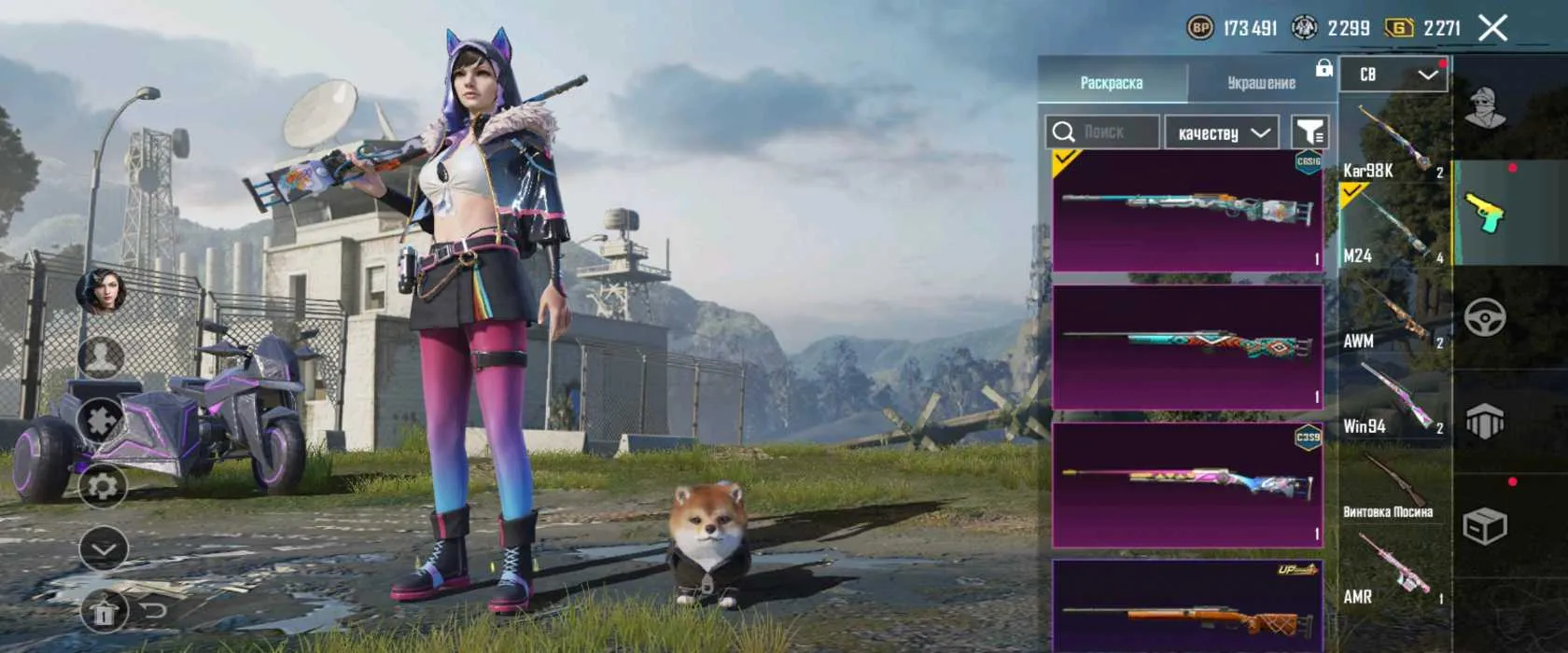Open the gear settings icon
The image size is (1568, 653).
pos(102,486)
